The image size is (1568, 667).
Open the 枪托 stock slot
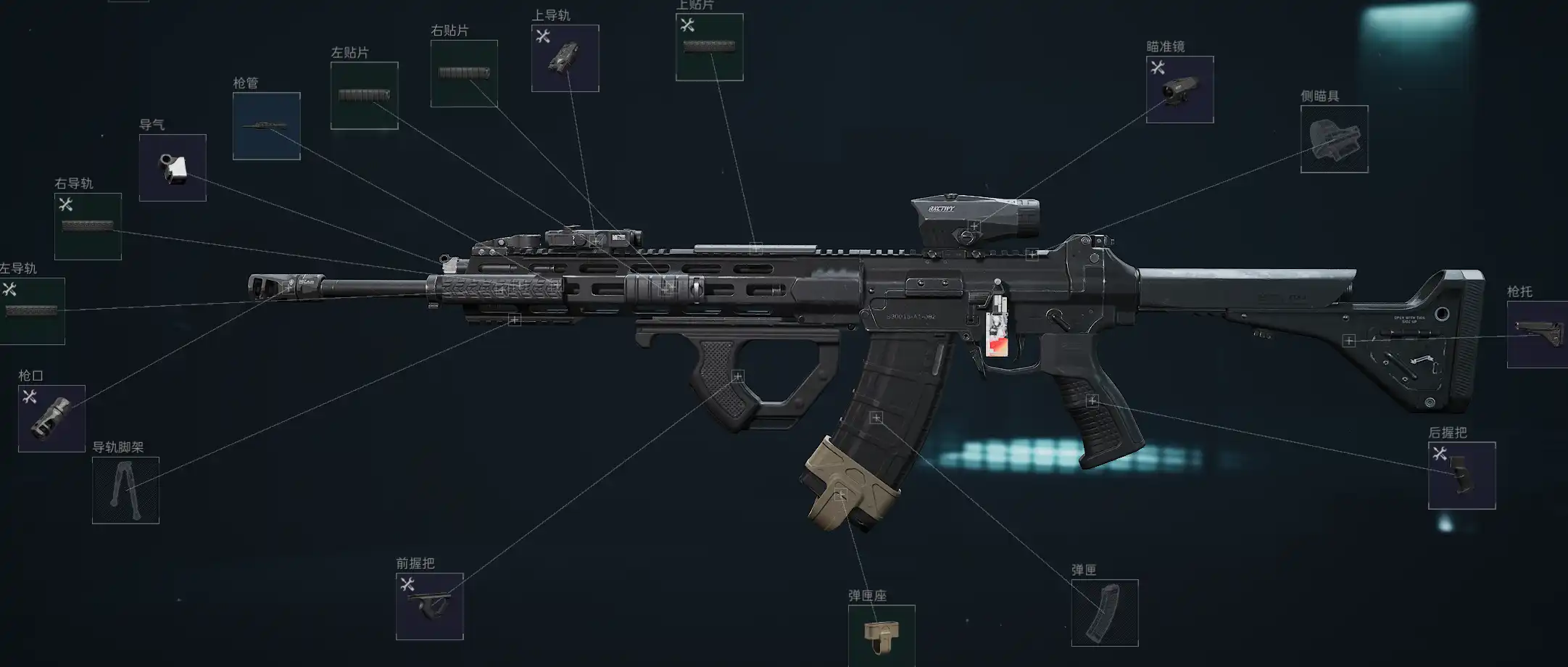[1537, 334]
